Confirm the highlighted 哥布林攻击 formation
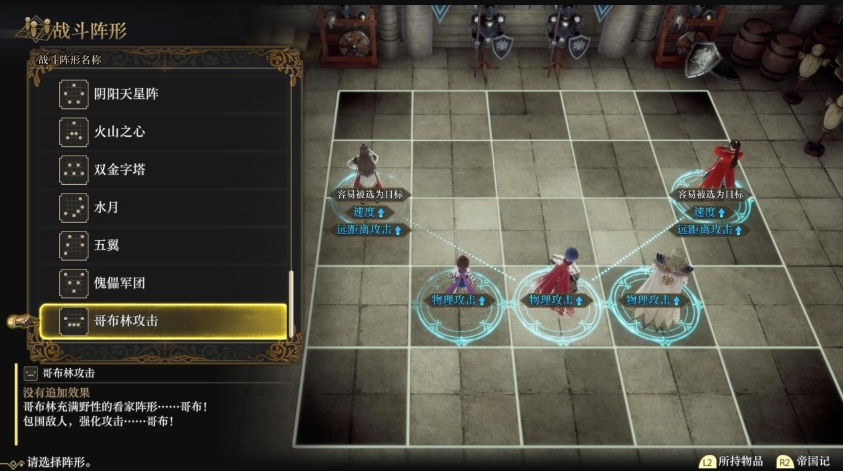Screen dimensions: 843x471 click(163, 321)
